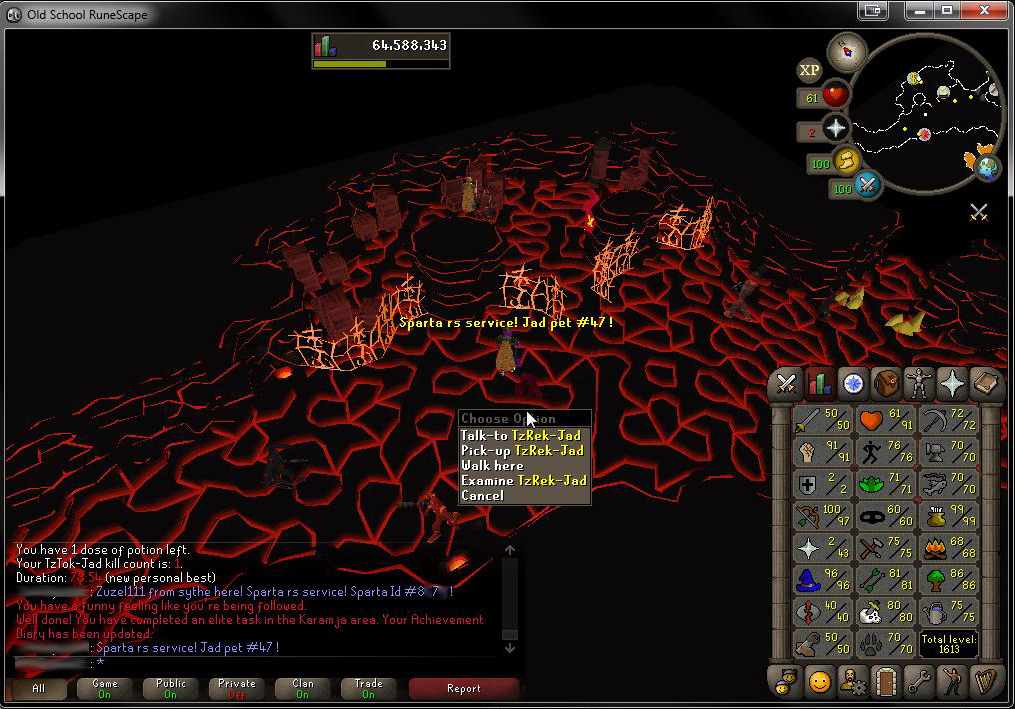Show the All chat tab
The width and height of the screenshot is (1015, 709).
pyautogui.click(x=39, y=688)
